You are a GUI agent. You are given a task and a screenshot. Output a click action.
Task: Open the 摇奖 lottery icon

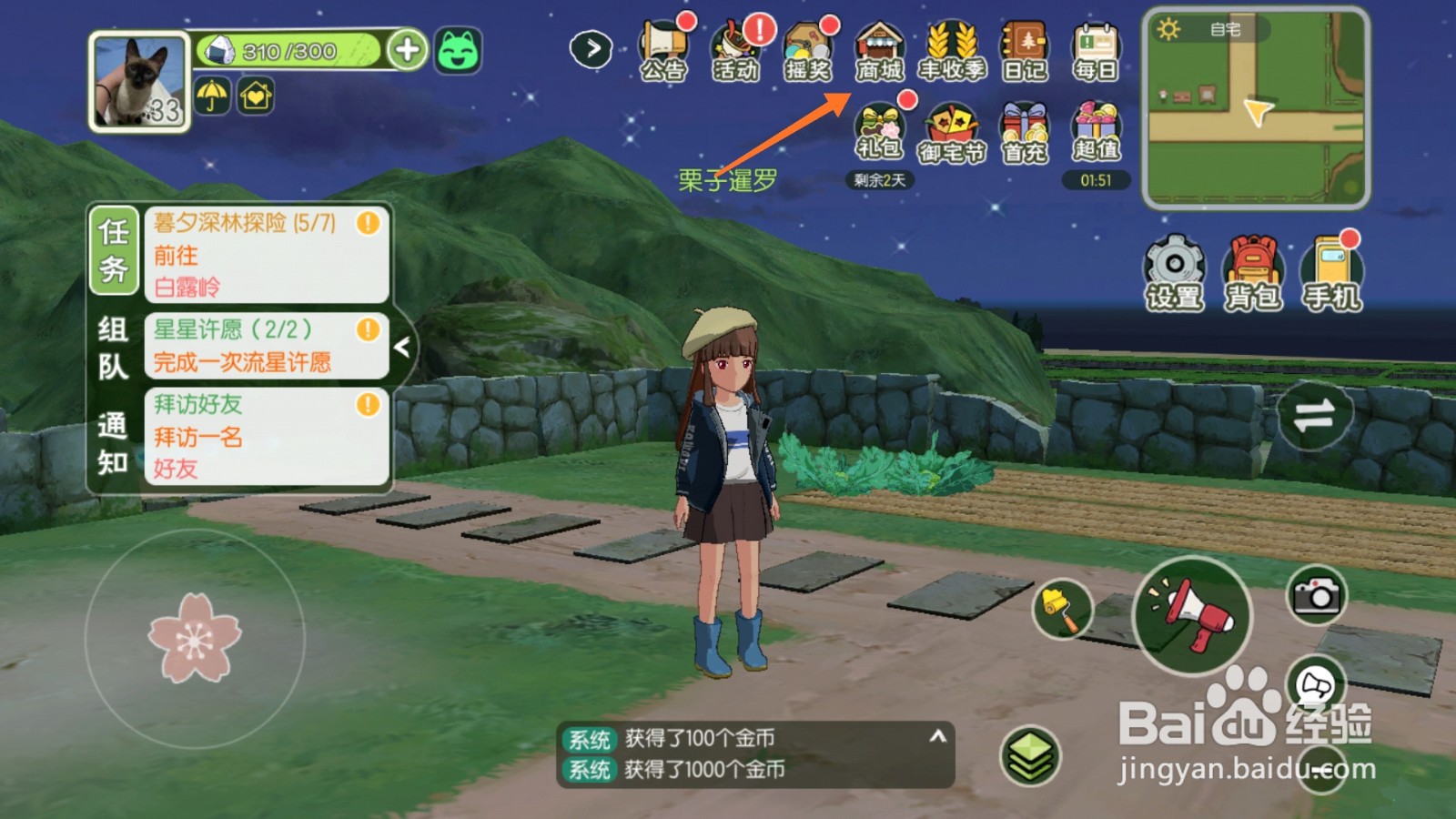(x=808, y=52)
